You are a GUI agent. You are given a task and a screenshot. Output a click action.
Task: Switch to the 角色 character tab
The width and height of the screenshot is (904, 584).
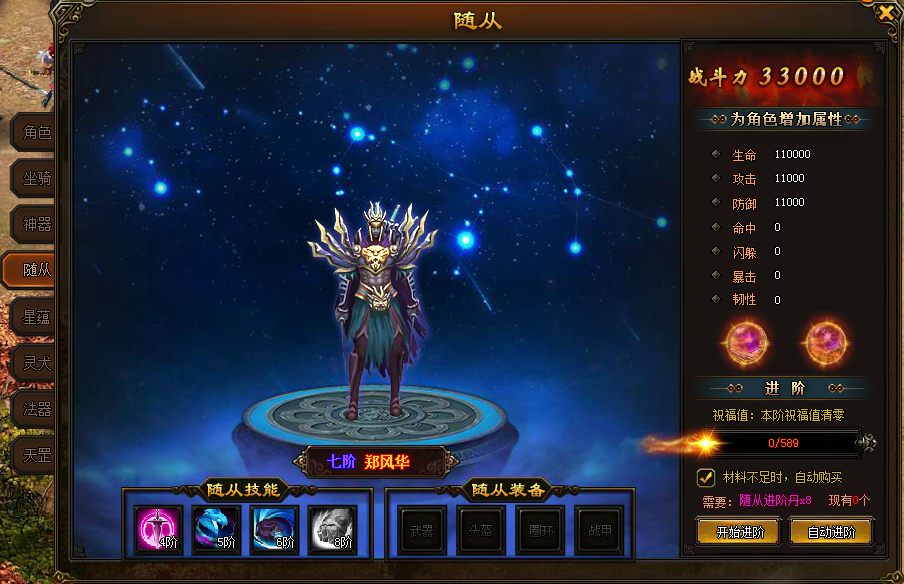[36, 133]
